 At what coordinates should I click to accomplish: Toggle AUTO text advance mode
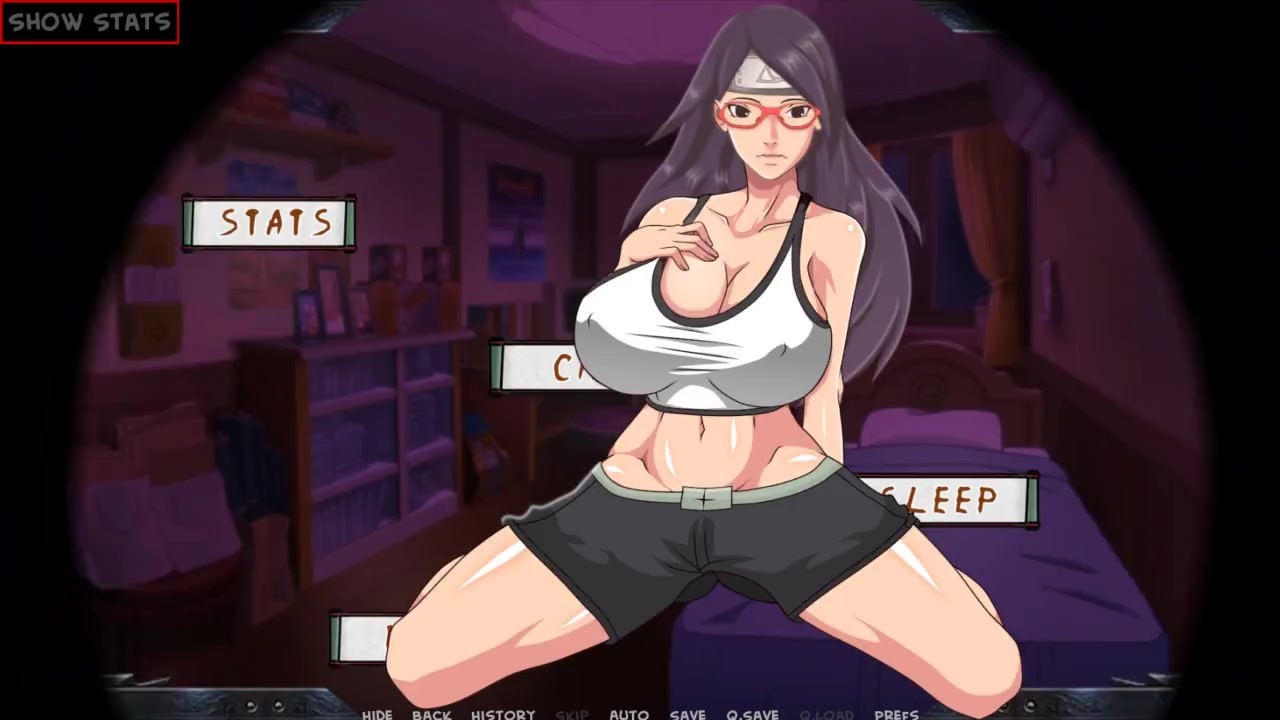629,714
